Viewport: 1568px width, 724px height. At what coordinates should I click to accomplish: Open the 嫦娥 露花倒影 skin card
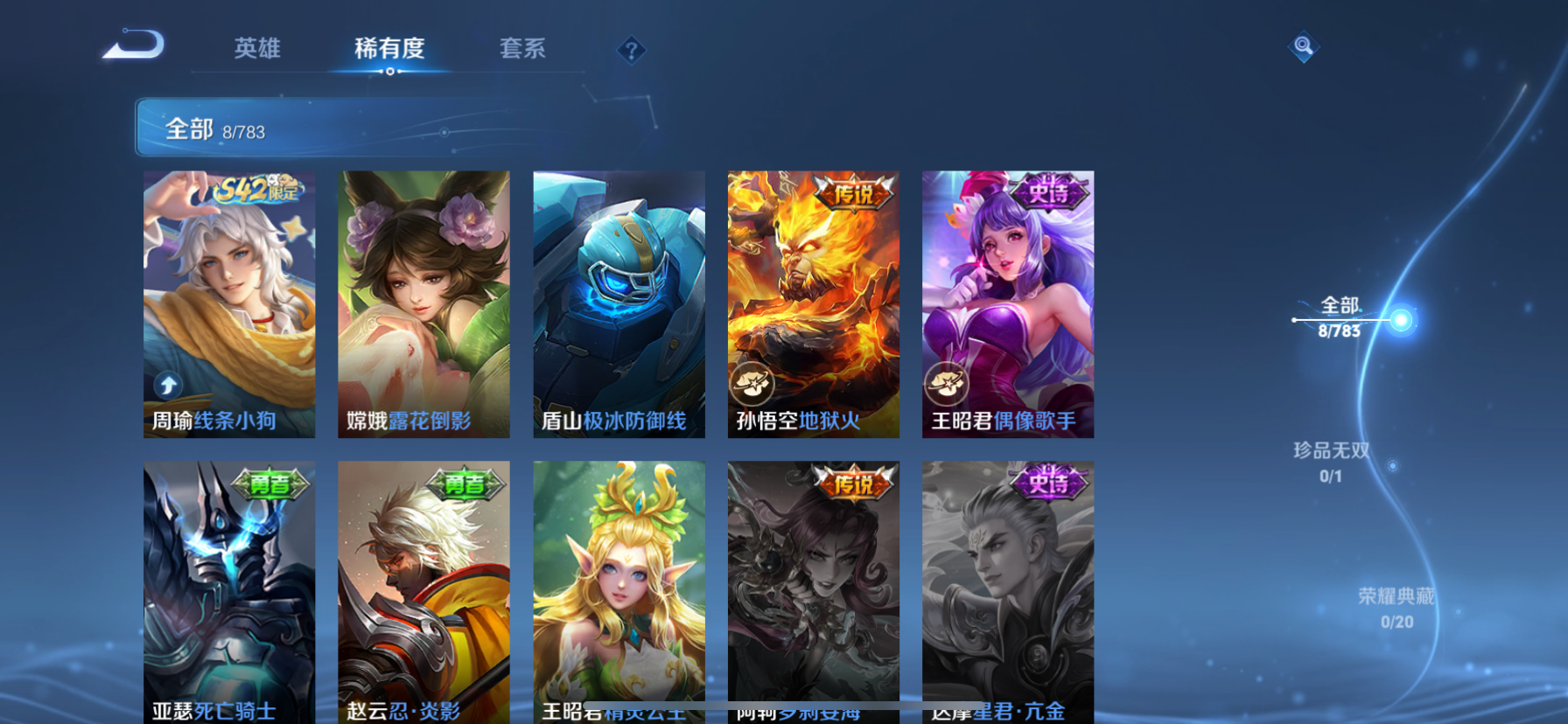tap(423, 302)
